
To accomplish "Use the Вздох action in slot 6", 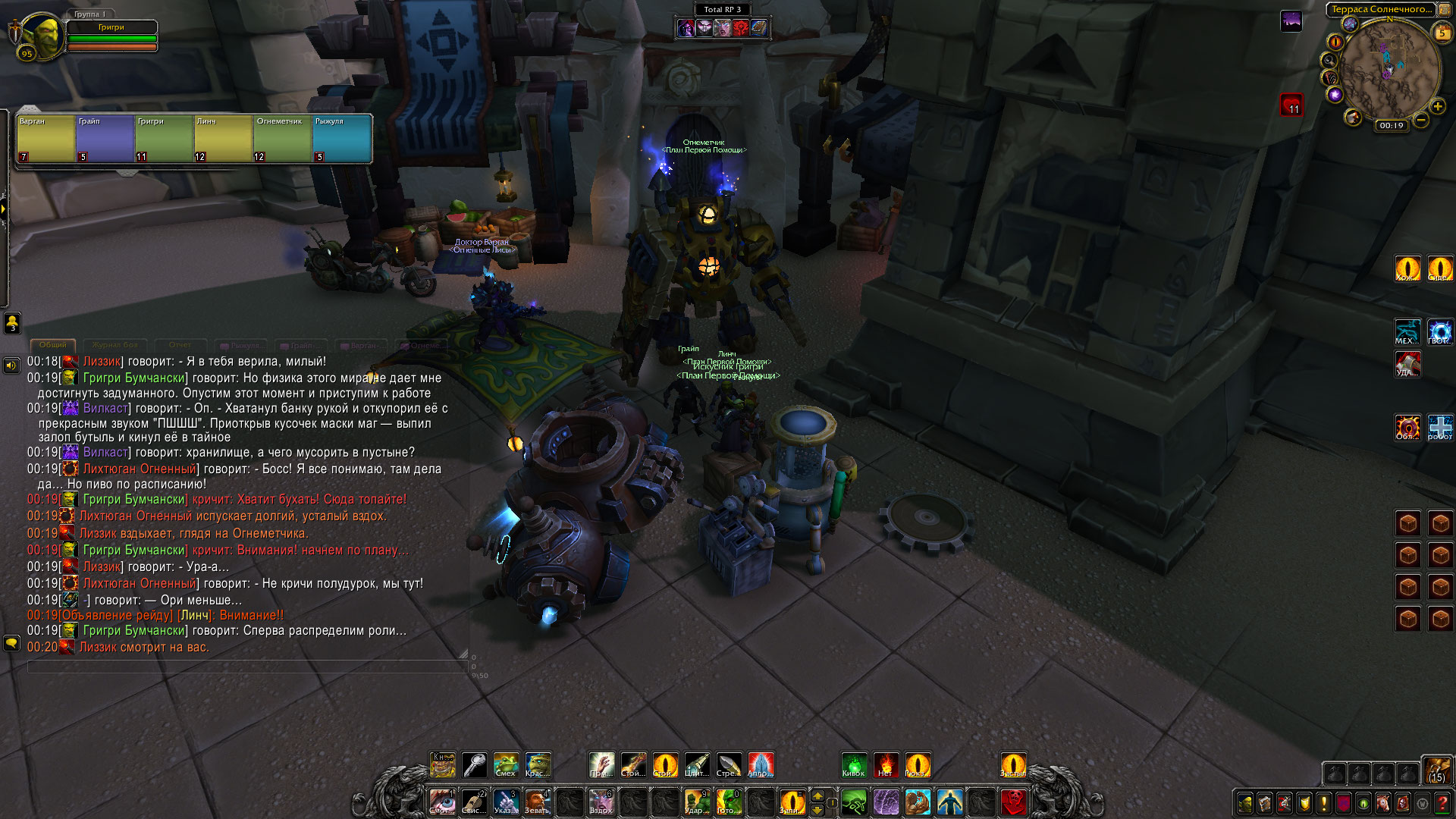I will (601, 802).
